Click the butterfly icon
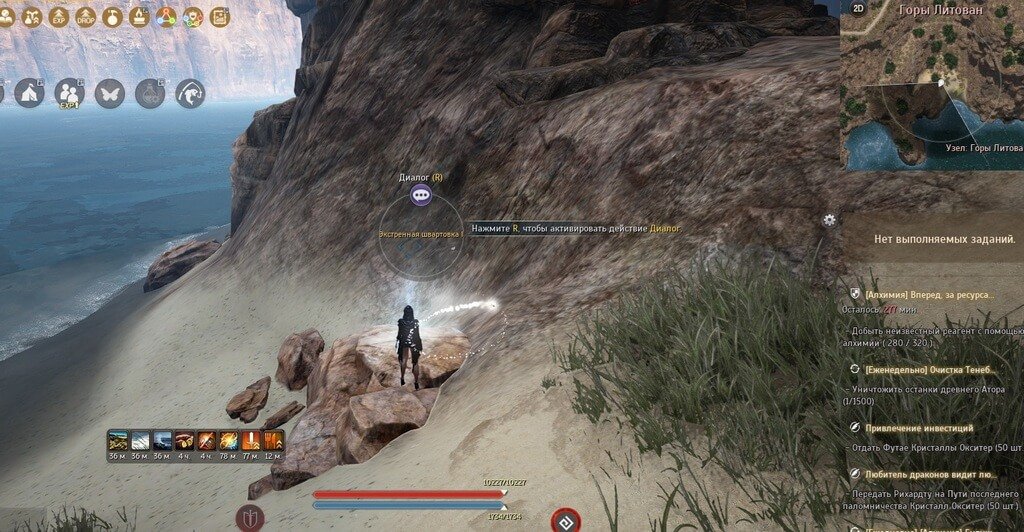 coord(109,94)
